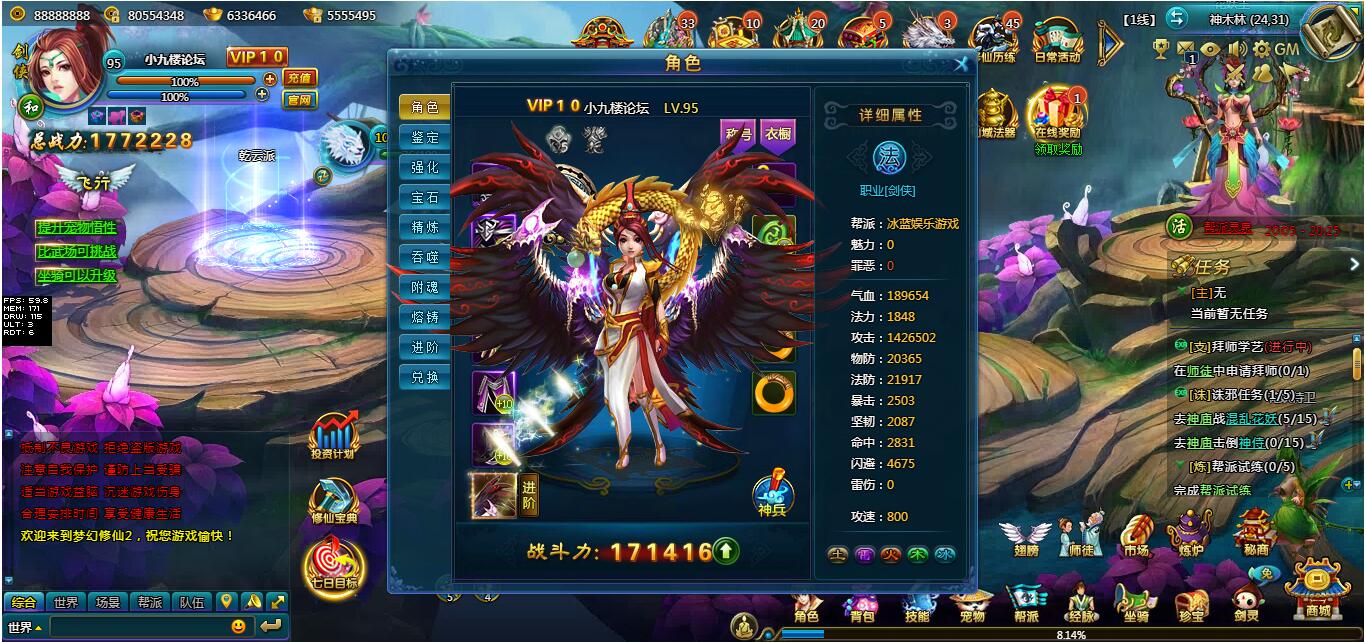Click the 充值 recharge button
This screenshot has width=1366, height=642.
[x=299, y=78]
